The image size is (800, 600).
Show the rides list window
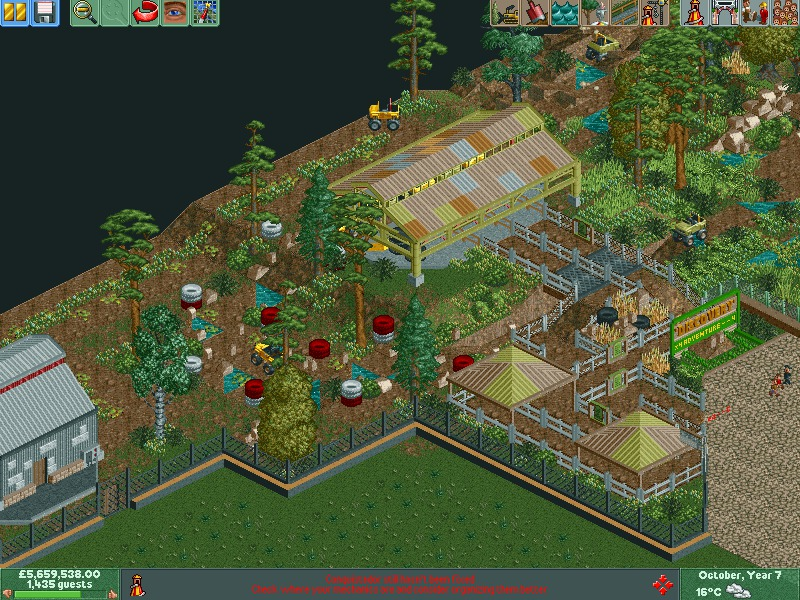[x=693, y=13]
